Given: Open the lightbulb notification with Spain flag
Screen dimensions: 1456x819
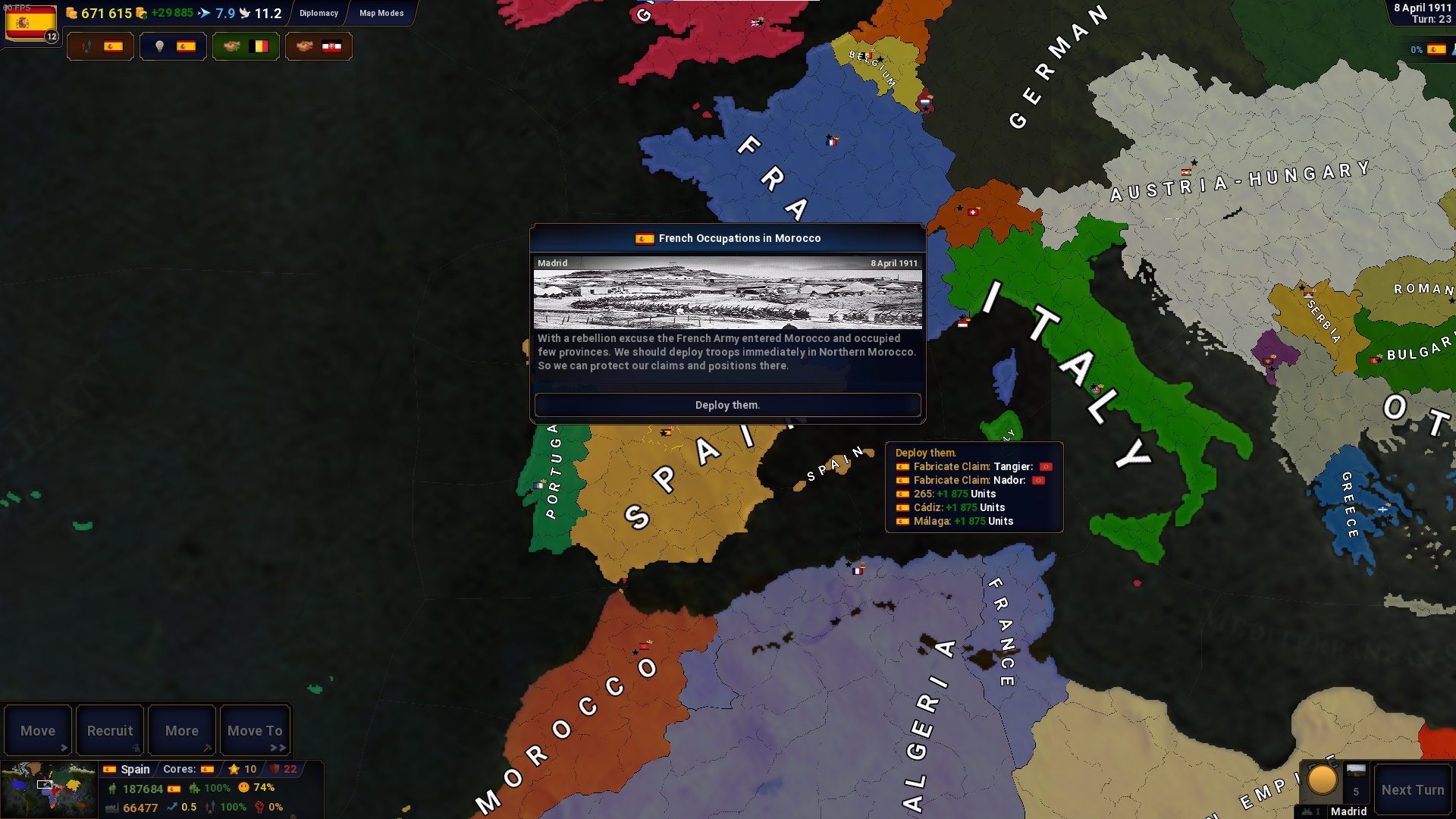Looking at the screenshot, I should (x=173, y=46).
